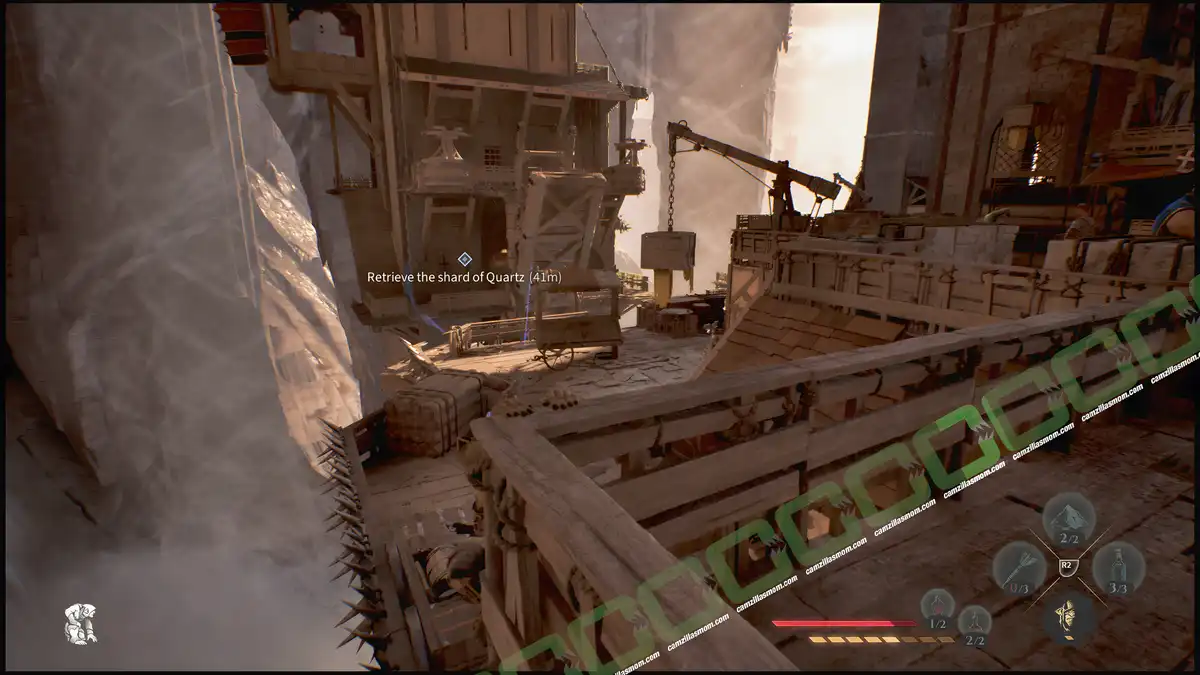The image size is (1200, 675).
Task: Choose the powder pile tool slot showing 2/2
Action: tap(1068, 516)
